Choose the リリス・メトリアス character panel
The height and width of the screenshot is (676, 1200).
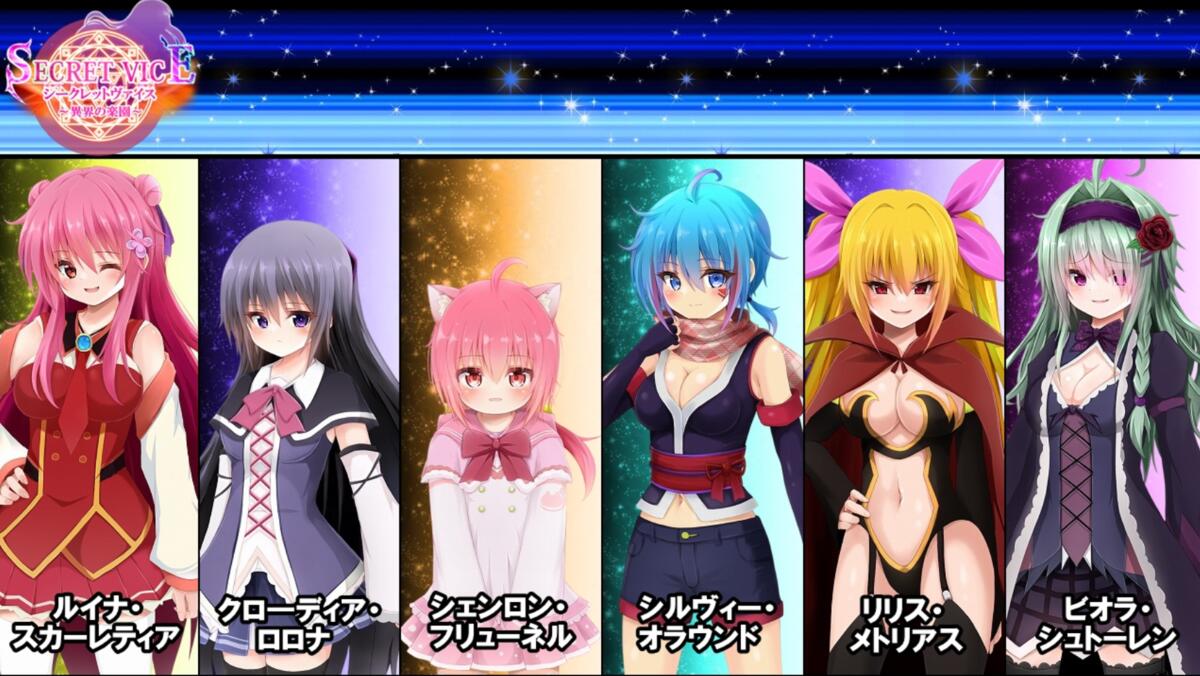coord(904,415)
